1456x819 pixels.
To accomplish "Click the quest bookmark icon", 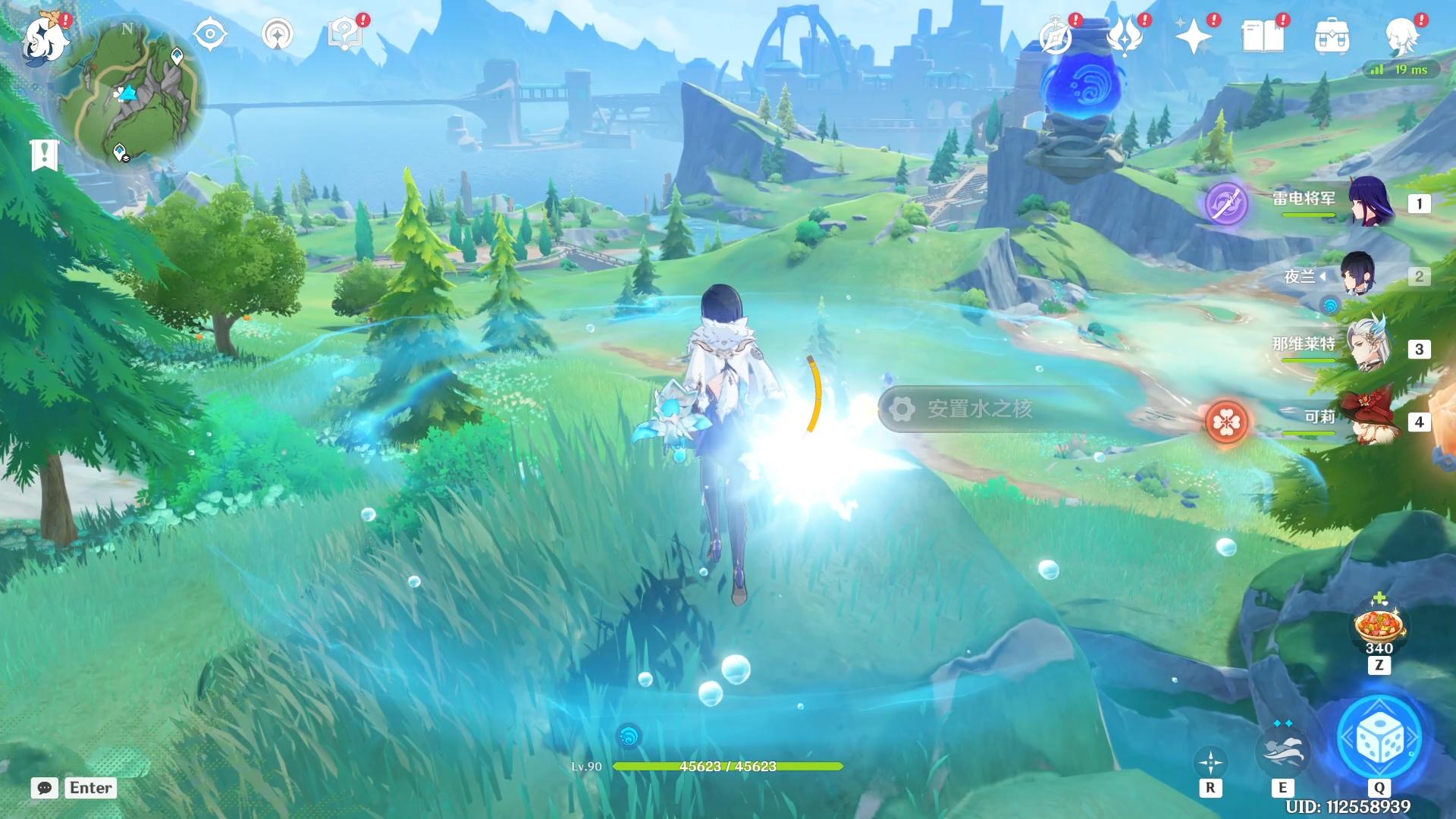I will tap(44, 155).
